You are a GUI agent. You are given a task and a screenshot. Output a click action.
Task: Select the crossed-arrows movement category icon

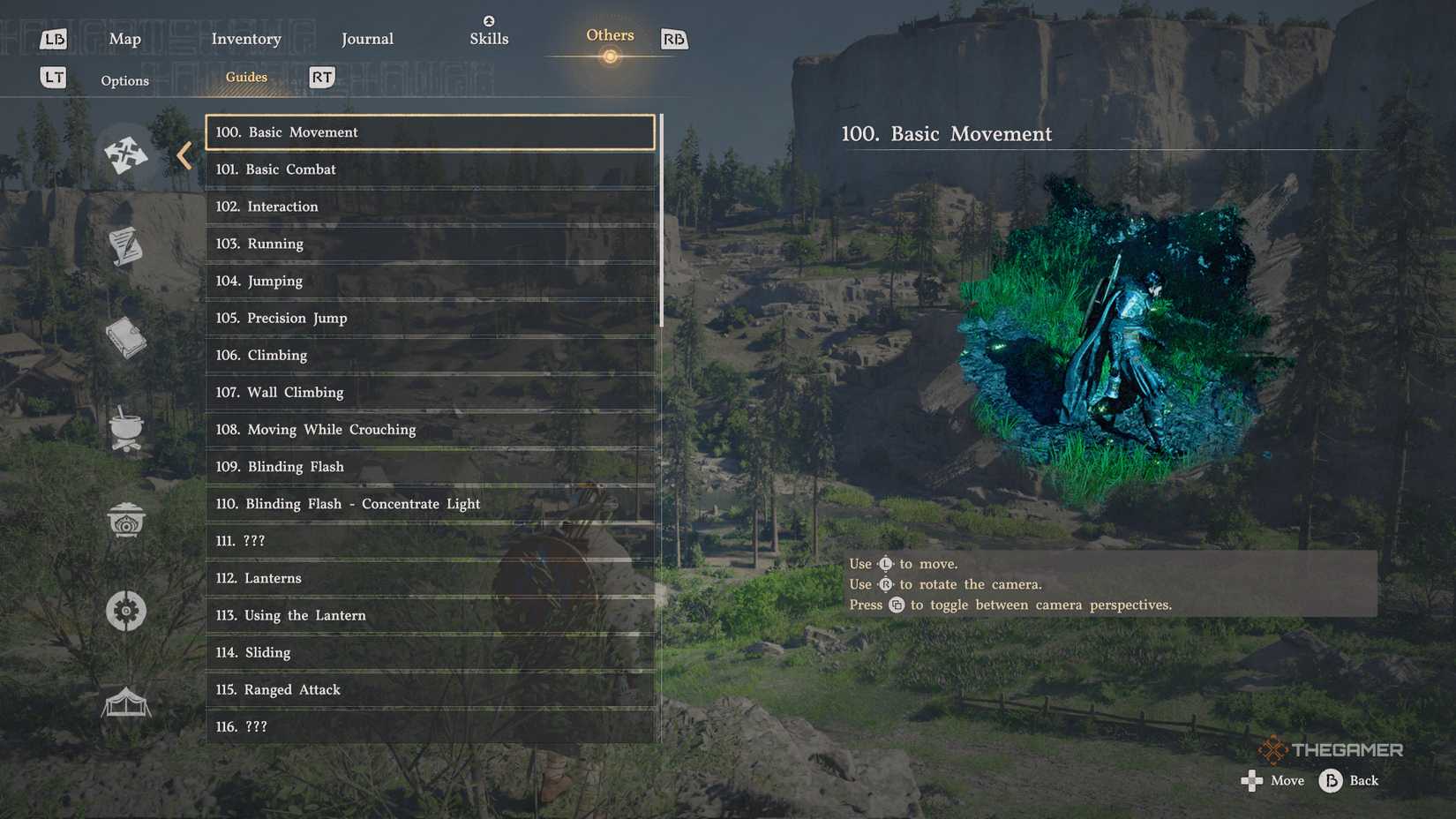[x=126, y=155]
